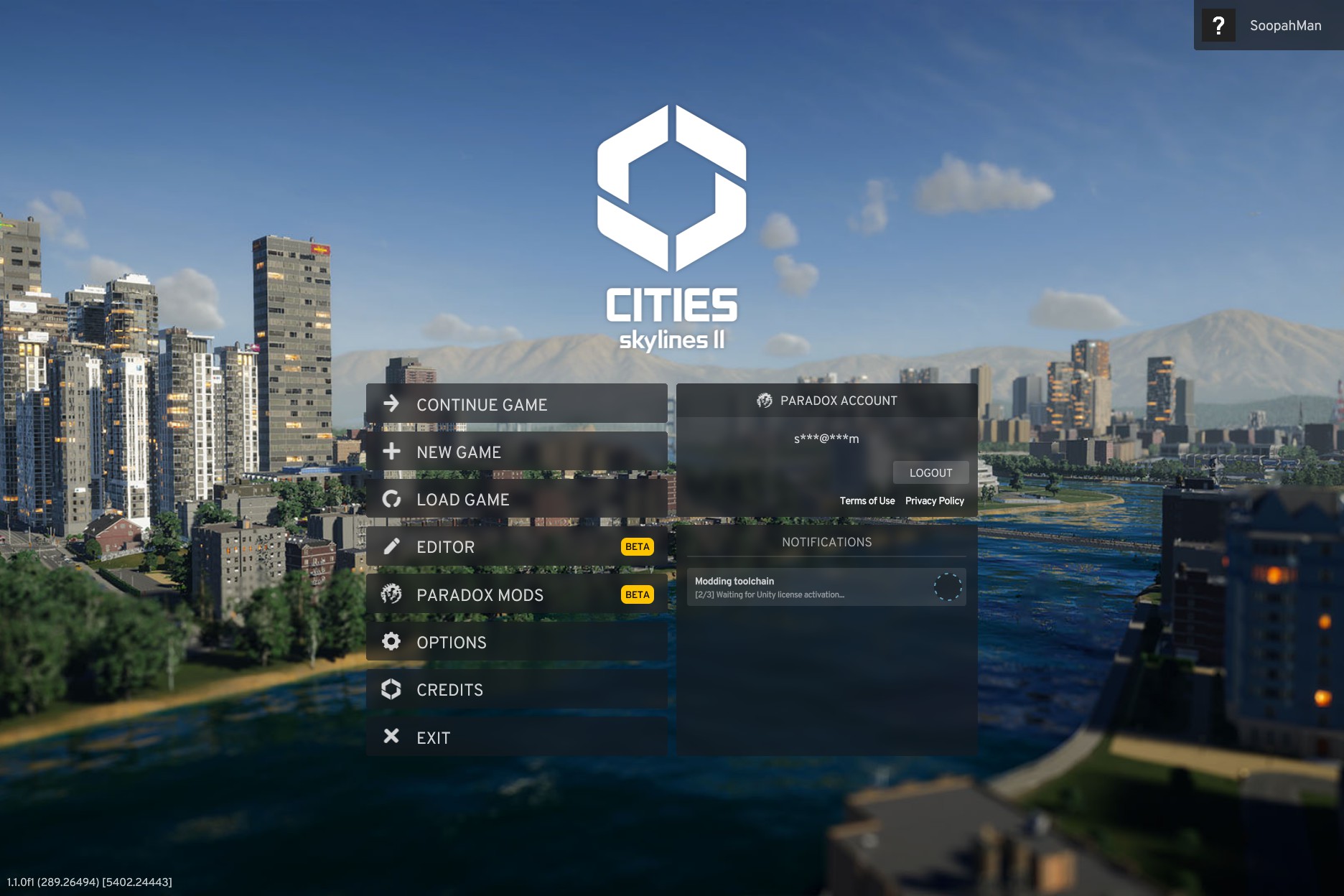This screenshot has height=896, width=1344.
Task: Select the Editor pencil icon
Action: [x=392, y=546]
